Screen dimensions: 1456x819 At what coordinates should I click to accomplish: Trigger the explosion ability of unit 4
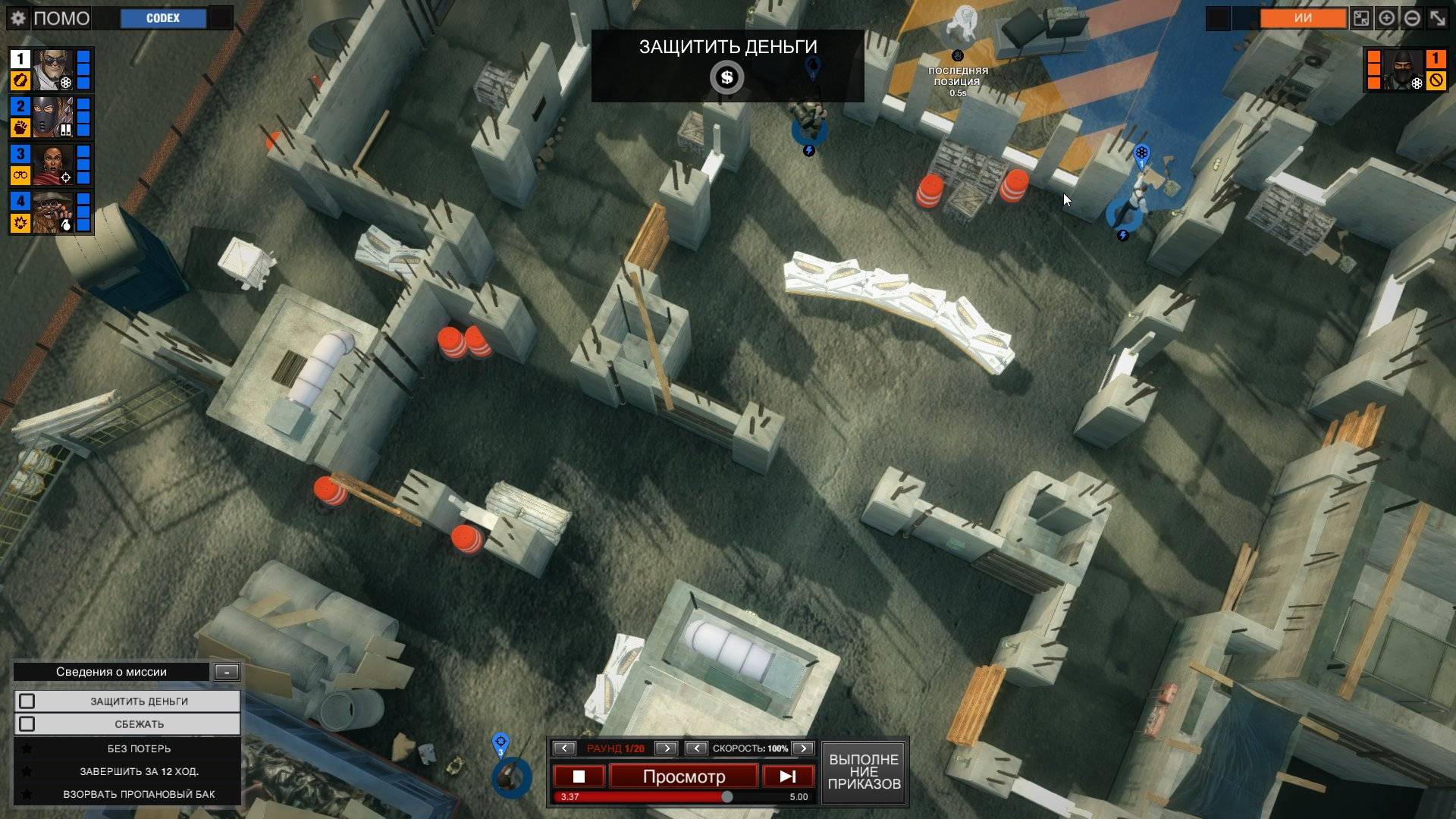tap(20, 223)
